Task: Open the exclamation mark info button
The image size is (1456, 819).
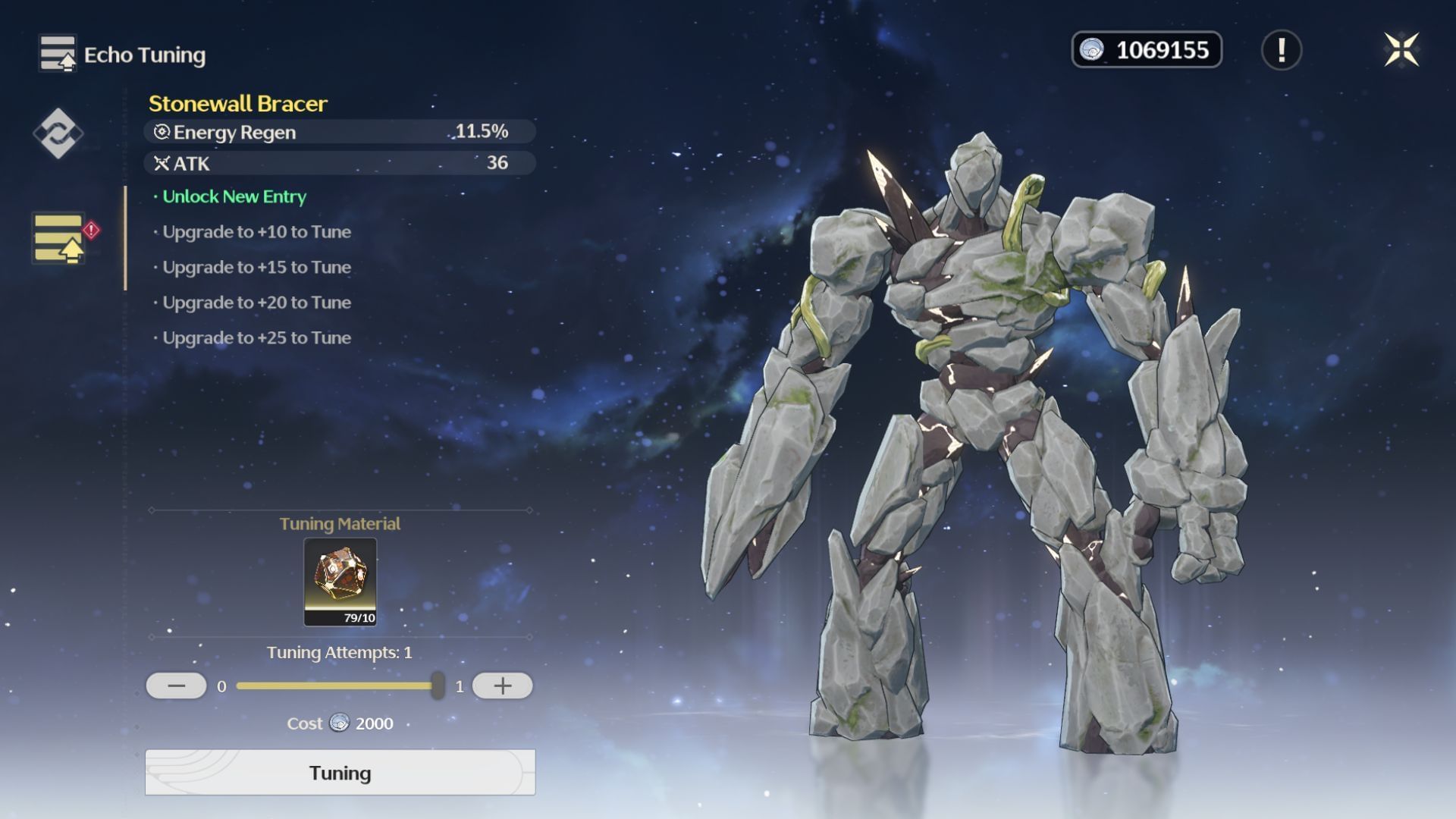Action: (1281, 50)
